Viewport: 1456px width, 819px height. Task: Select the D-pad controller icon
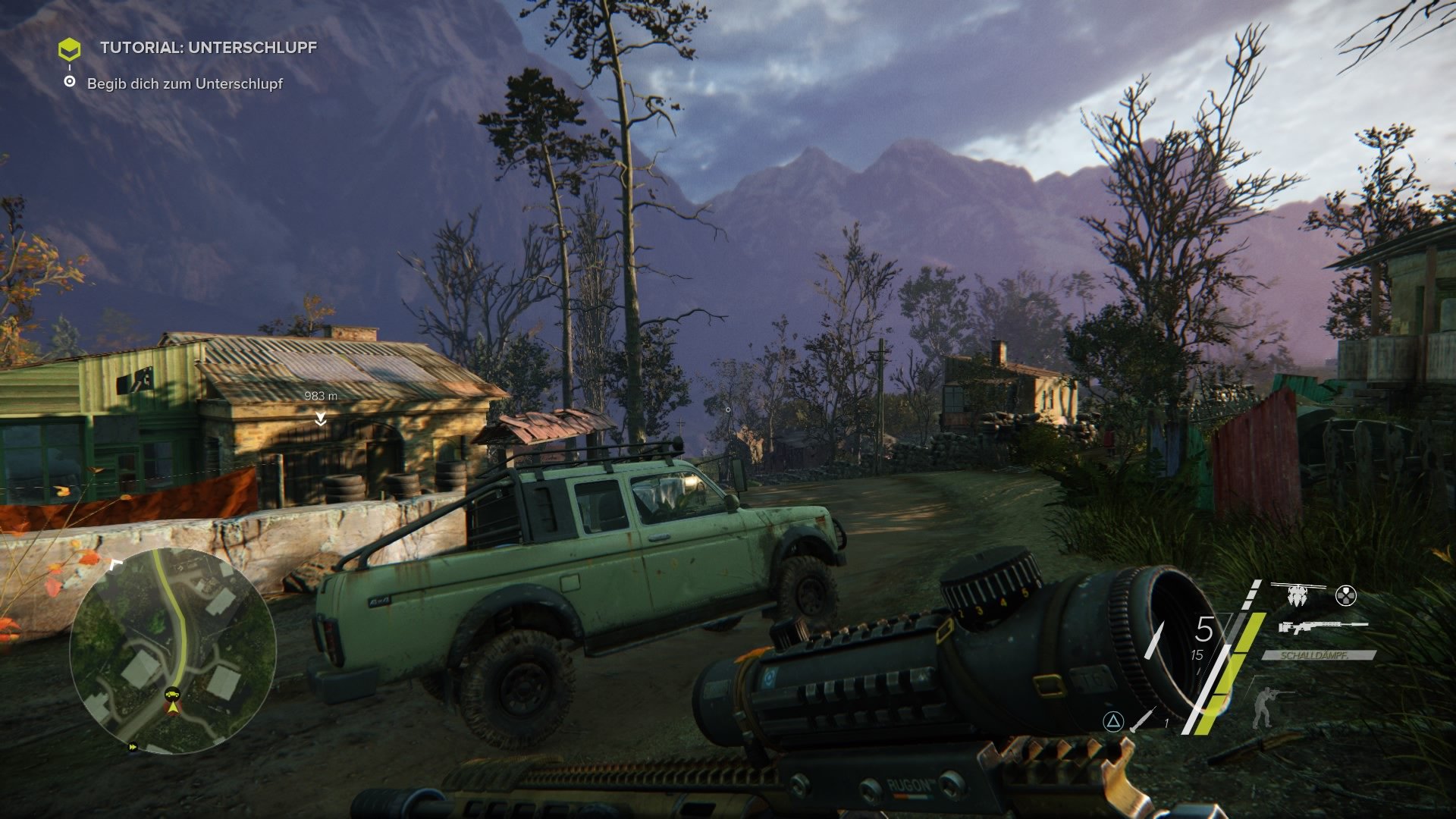(1345, 596)
